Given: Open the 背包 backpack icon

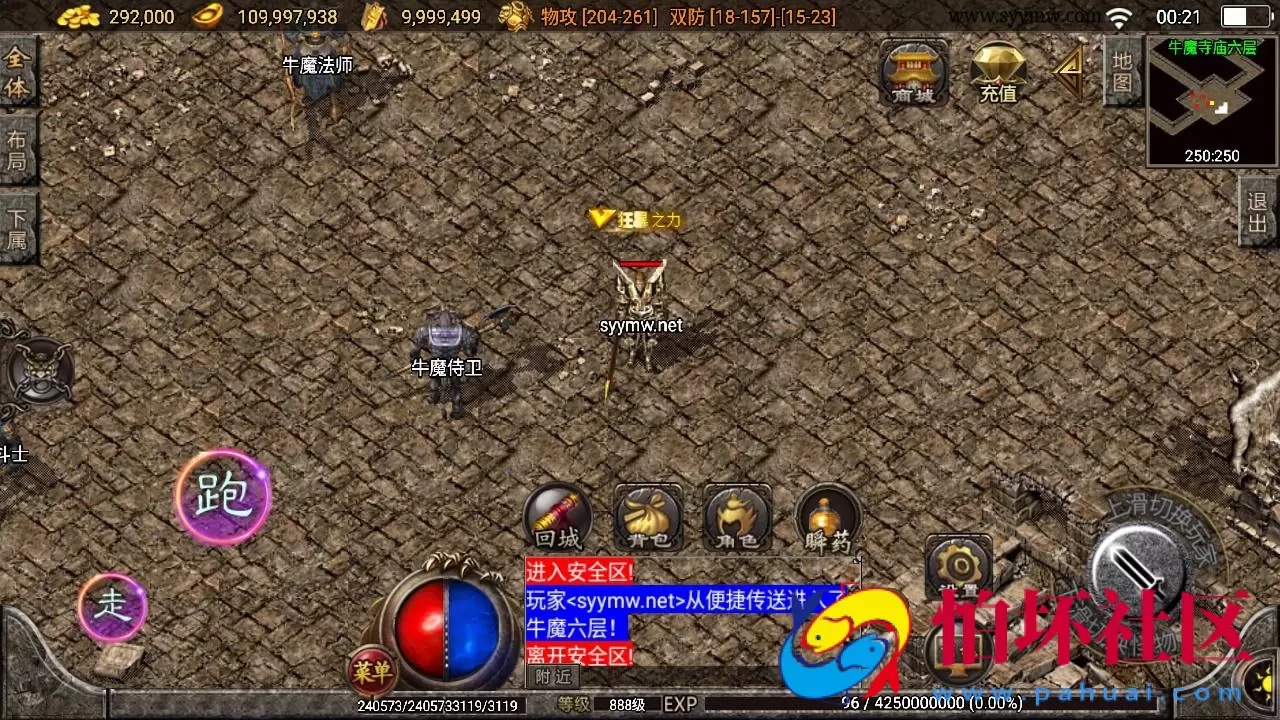Looking at the screenshot, I should coord(647,518).
